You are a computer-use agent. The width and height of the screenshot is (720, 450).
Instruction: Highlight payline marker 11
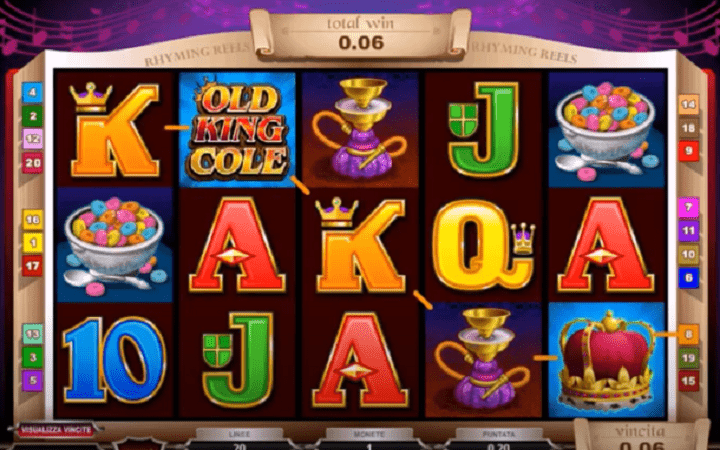(688, 231)
